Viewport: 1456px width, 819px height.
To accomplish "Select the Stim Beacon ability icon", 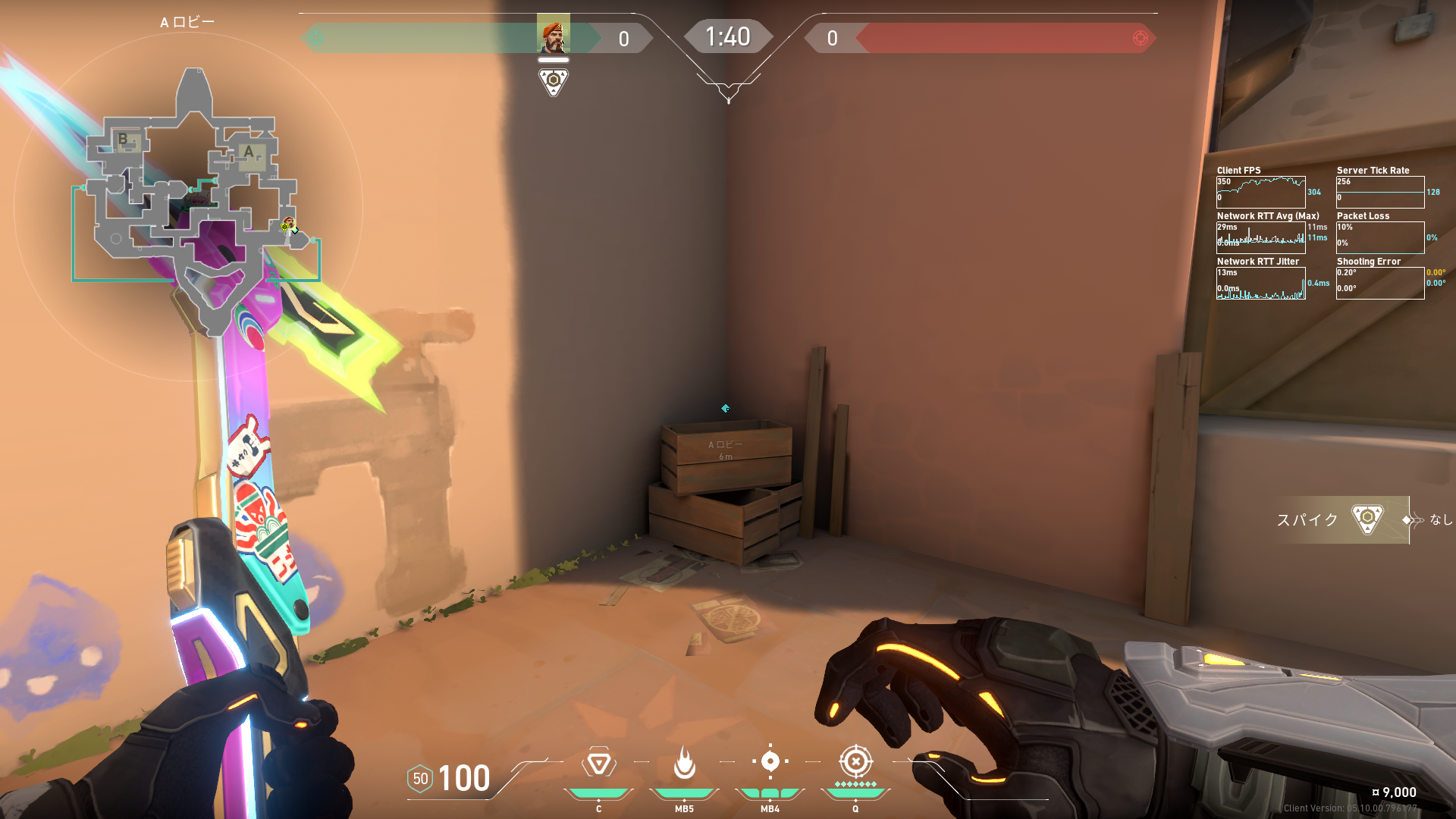I will pos(598,763).
